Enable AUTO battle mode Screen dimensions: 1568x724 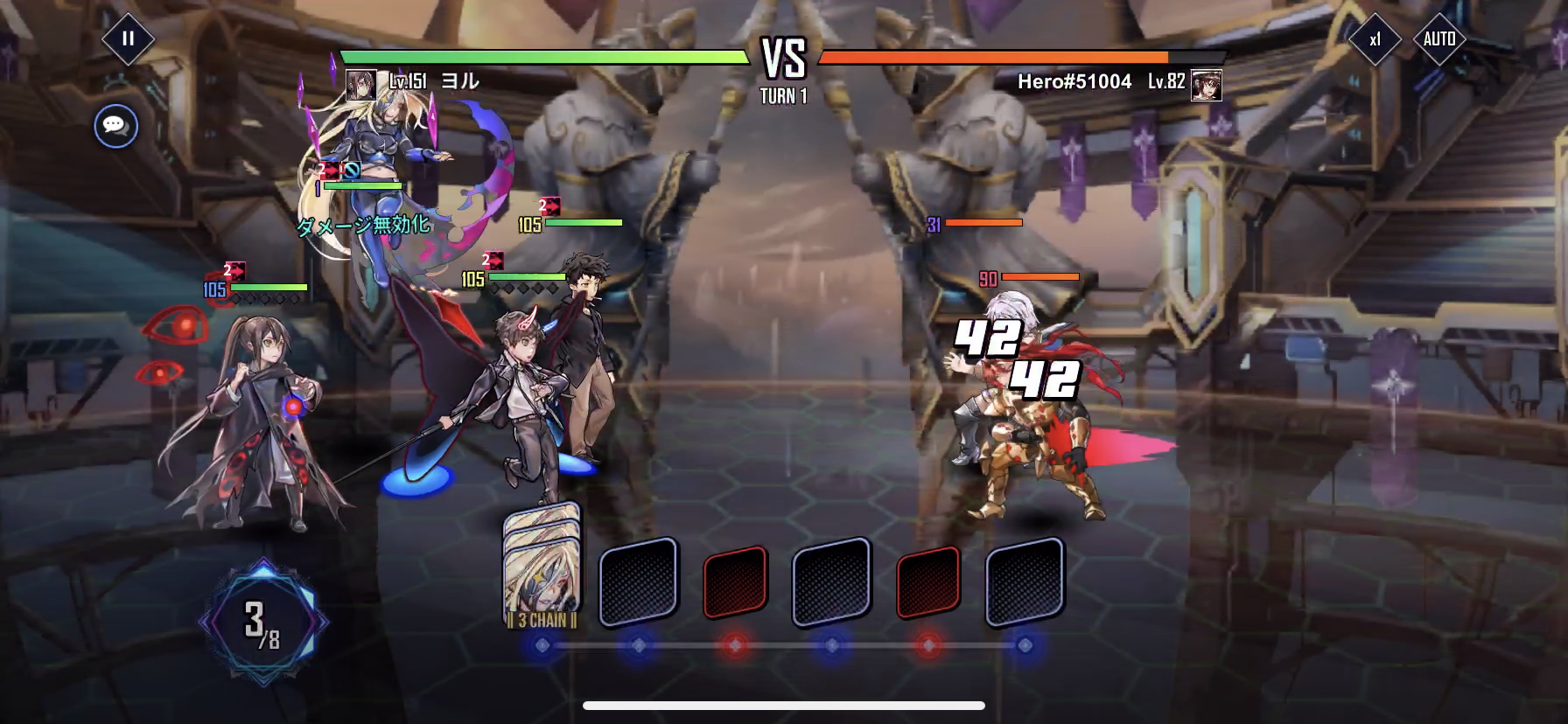coord(1439,39)
